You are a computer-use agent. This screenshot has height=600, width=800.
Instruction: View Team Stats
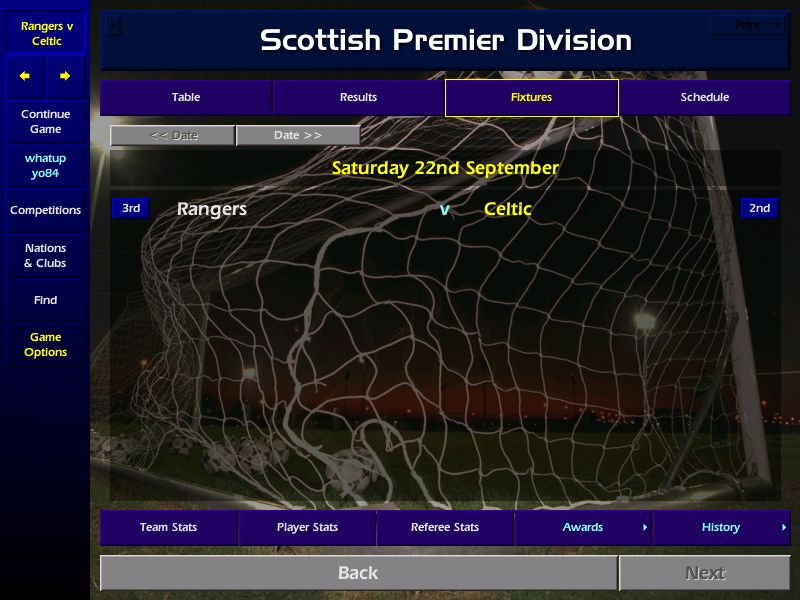pyautogui.click(x=168, y=527)
